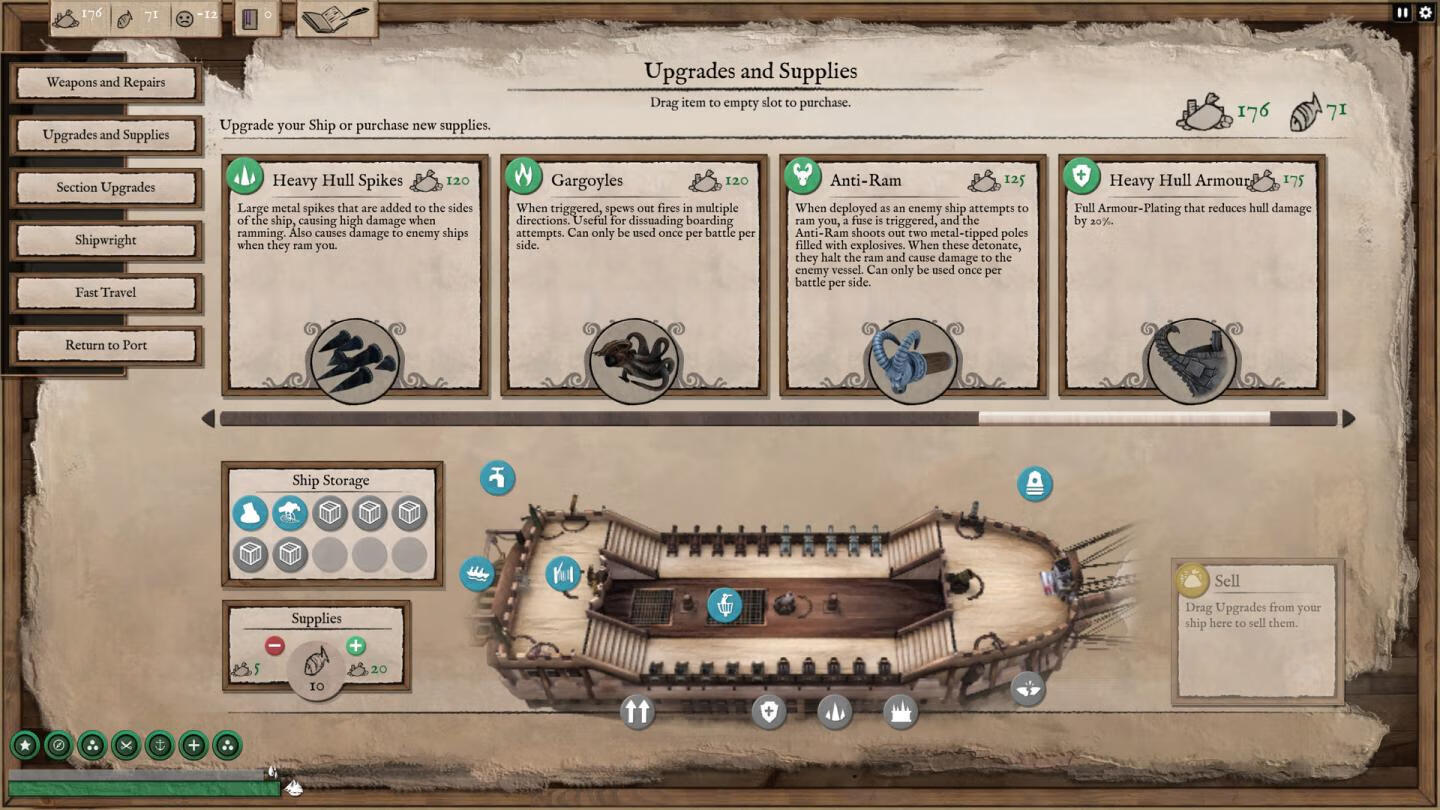This screenshot has width=1440, height=810.
Task: Open the captain's journal book icon
Action: 334,18
